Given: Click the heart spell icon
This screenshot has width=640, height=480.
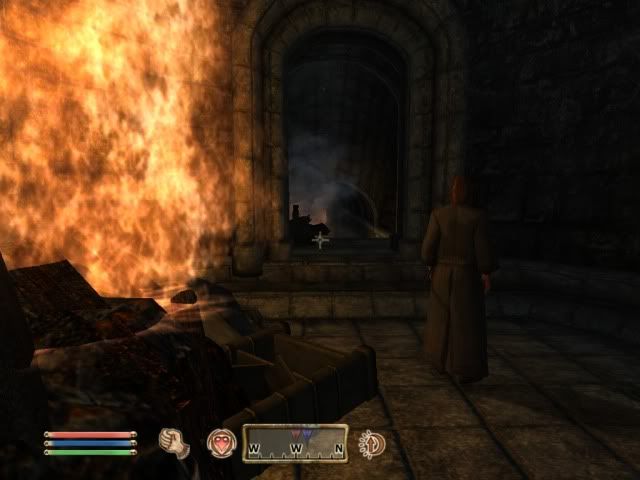Looking at the screenshot, I should pyautogui.click(x=220, y=443).
